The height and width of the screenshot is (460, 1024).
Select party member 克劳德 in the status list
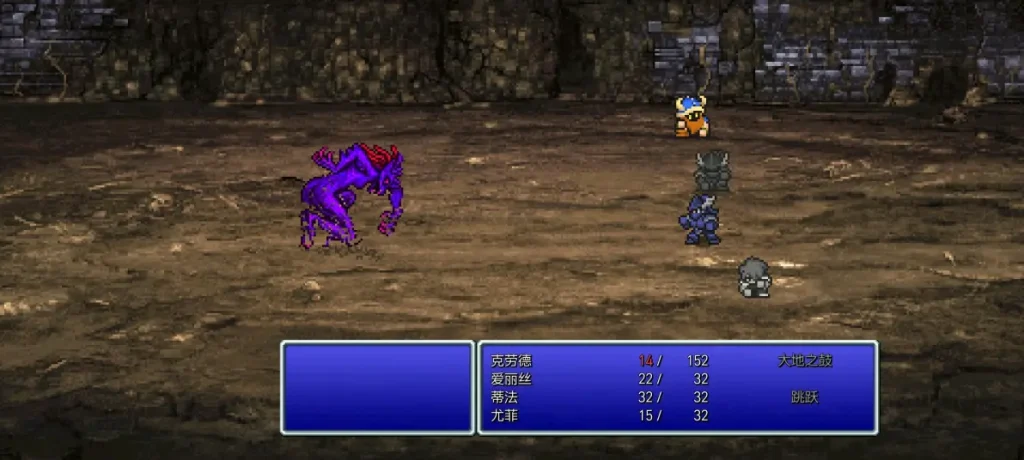[x=511, y=361]
